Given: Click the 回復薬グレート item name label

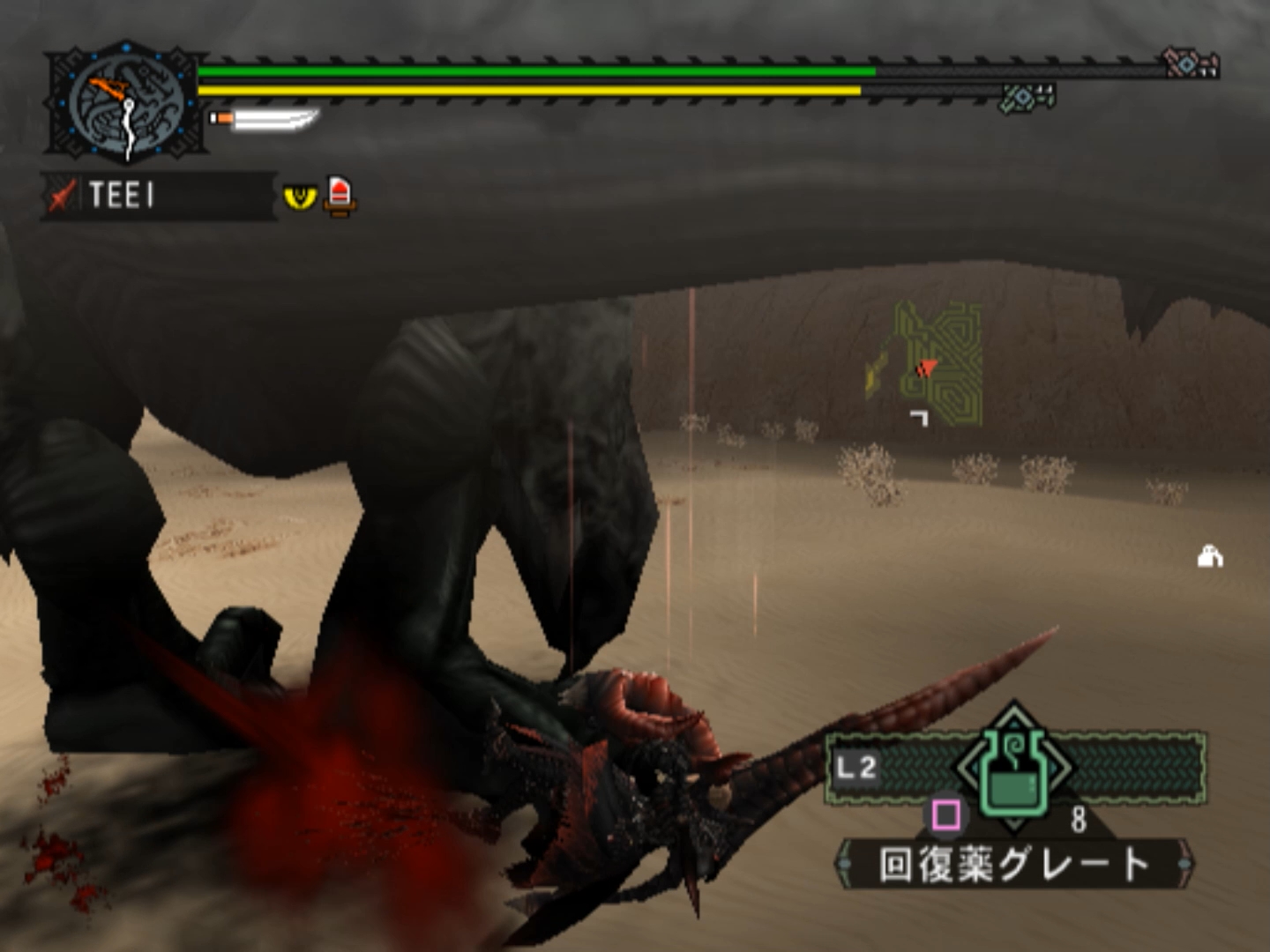Looking at the screenshot, I should [1014, 864].
